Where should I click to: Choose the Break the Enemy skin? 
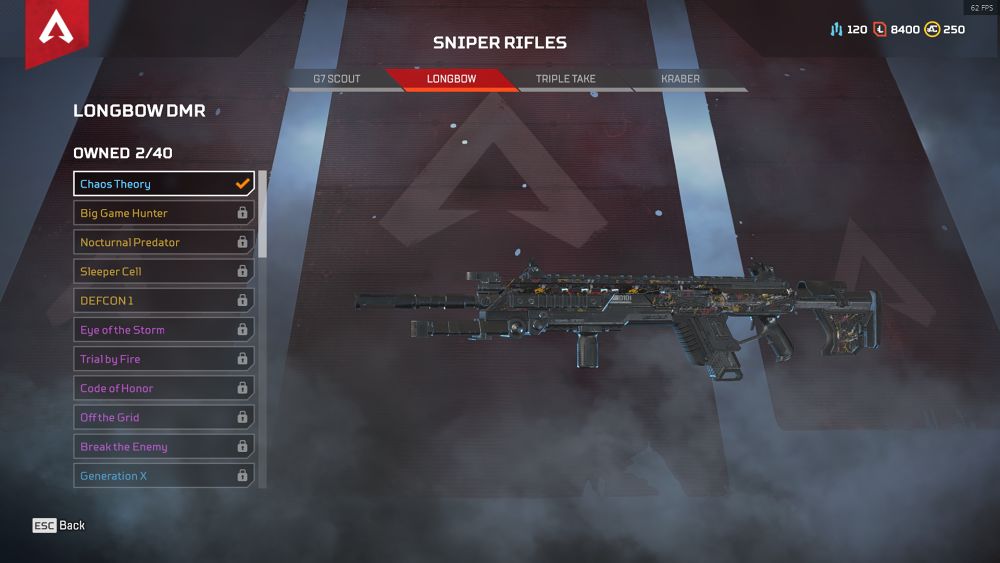click(x=164, y=447)
